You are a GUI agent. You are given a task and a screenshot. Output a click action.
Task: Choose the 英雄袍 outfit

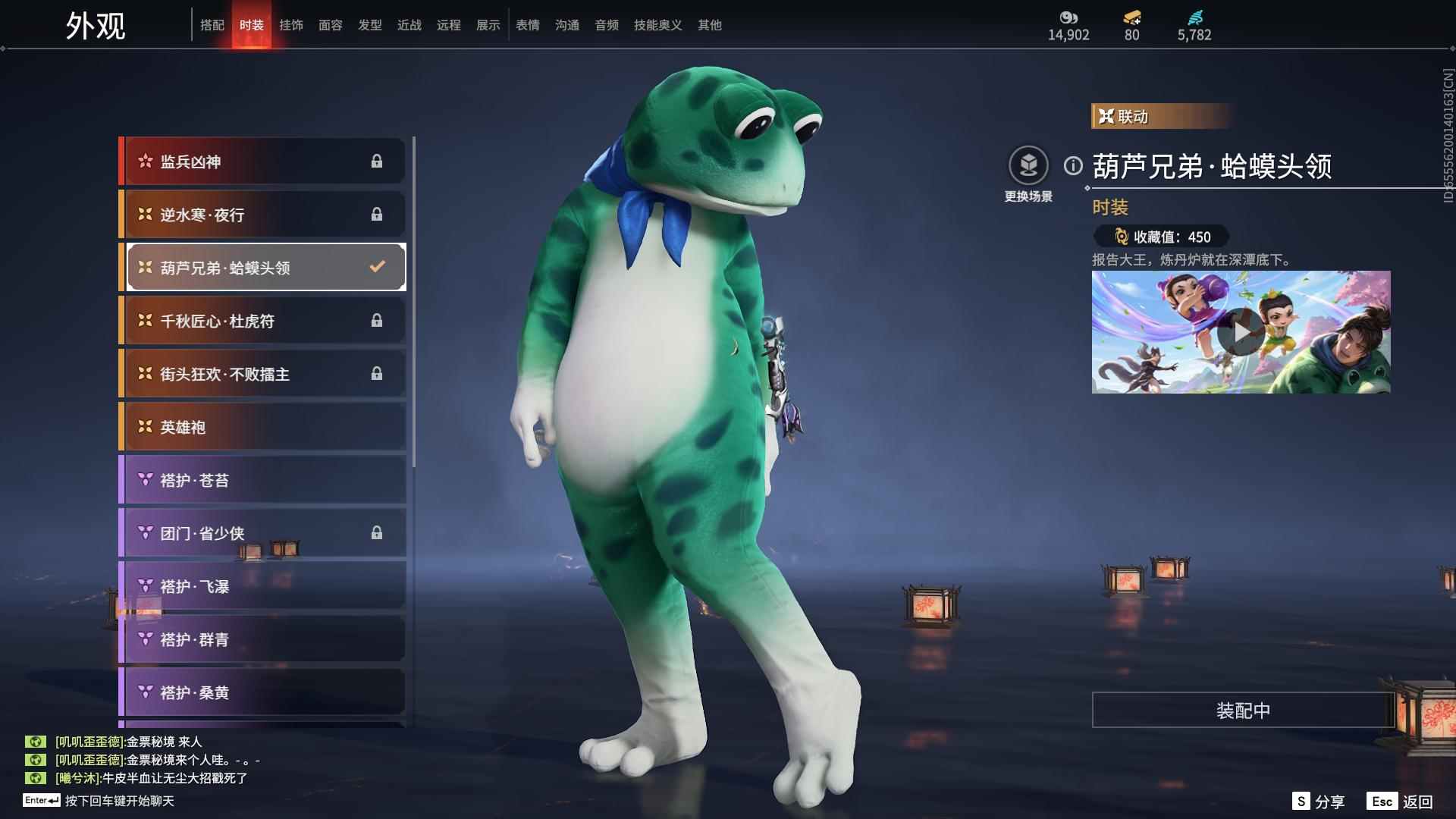262,427
